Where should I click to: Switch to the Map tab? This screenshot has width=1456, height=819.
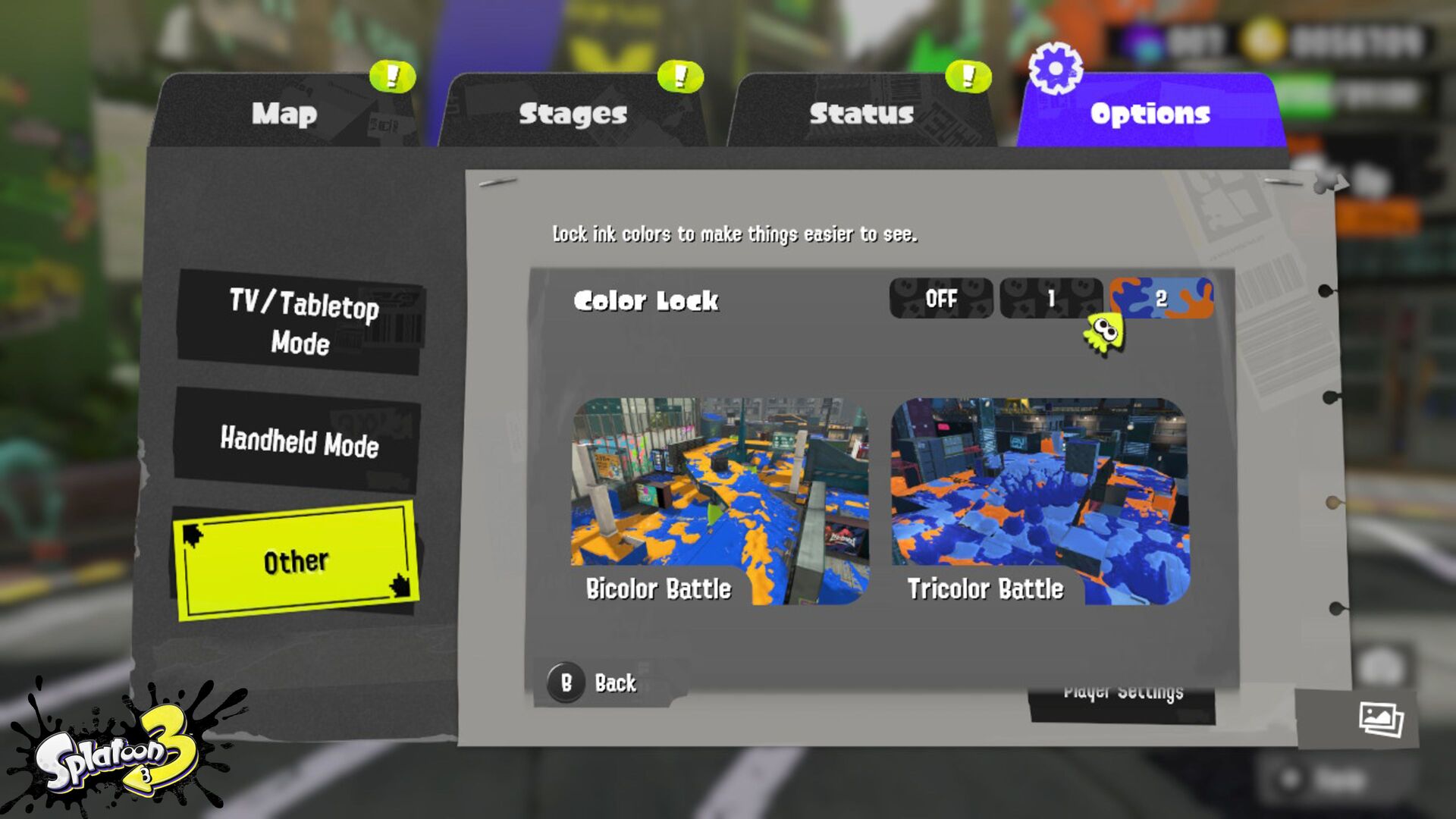pyautogui.click(x=284, y=114)
